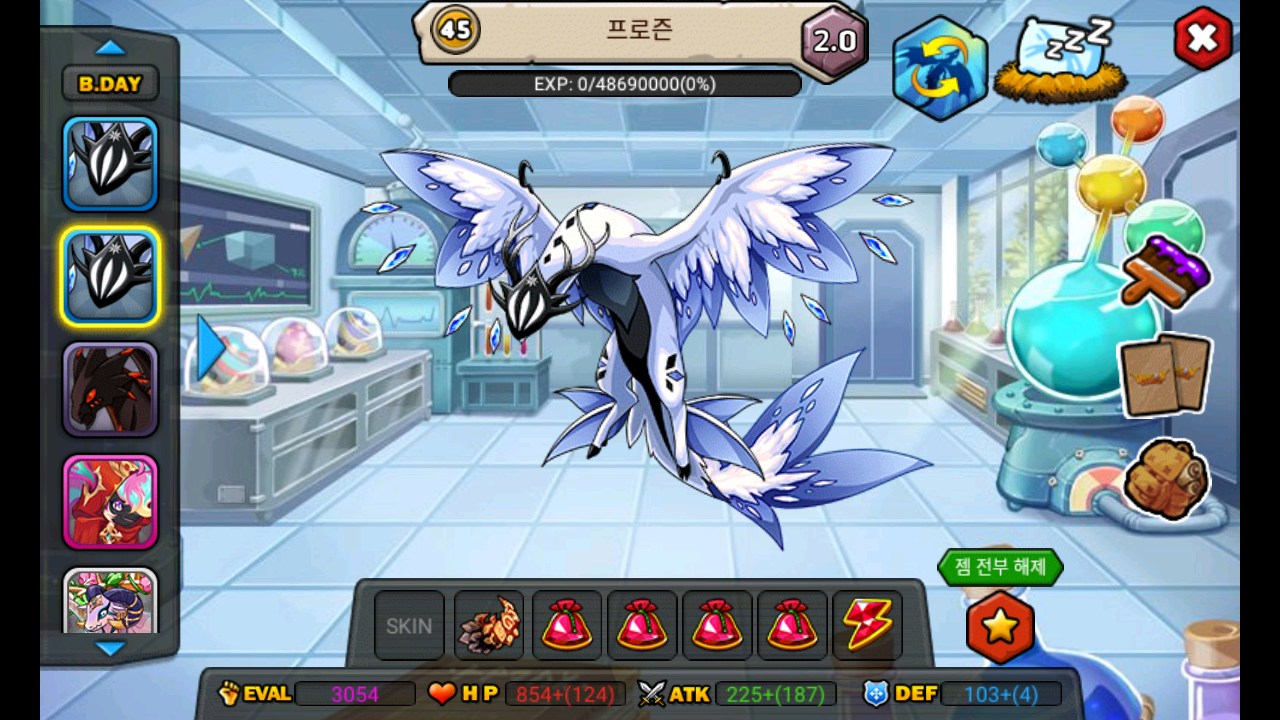Tap the 2.0 grade hexagon badge
This screenshot has width=1280, height=720.
(834, 41)
